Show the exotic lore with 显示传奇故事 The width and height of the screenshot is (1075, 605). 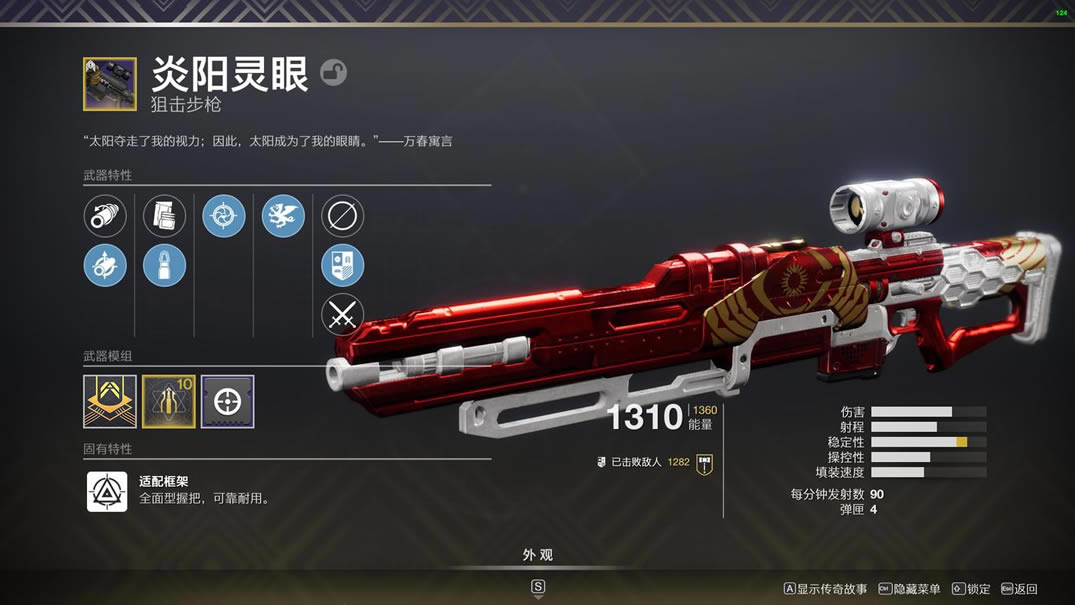click(825, 589)
